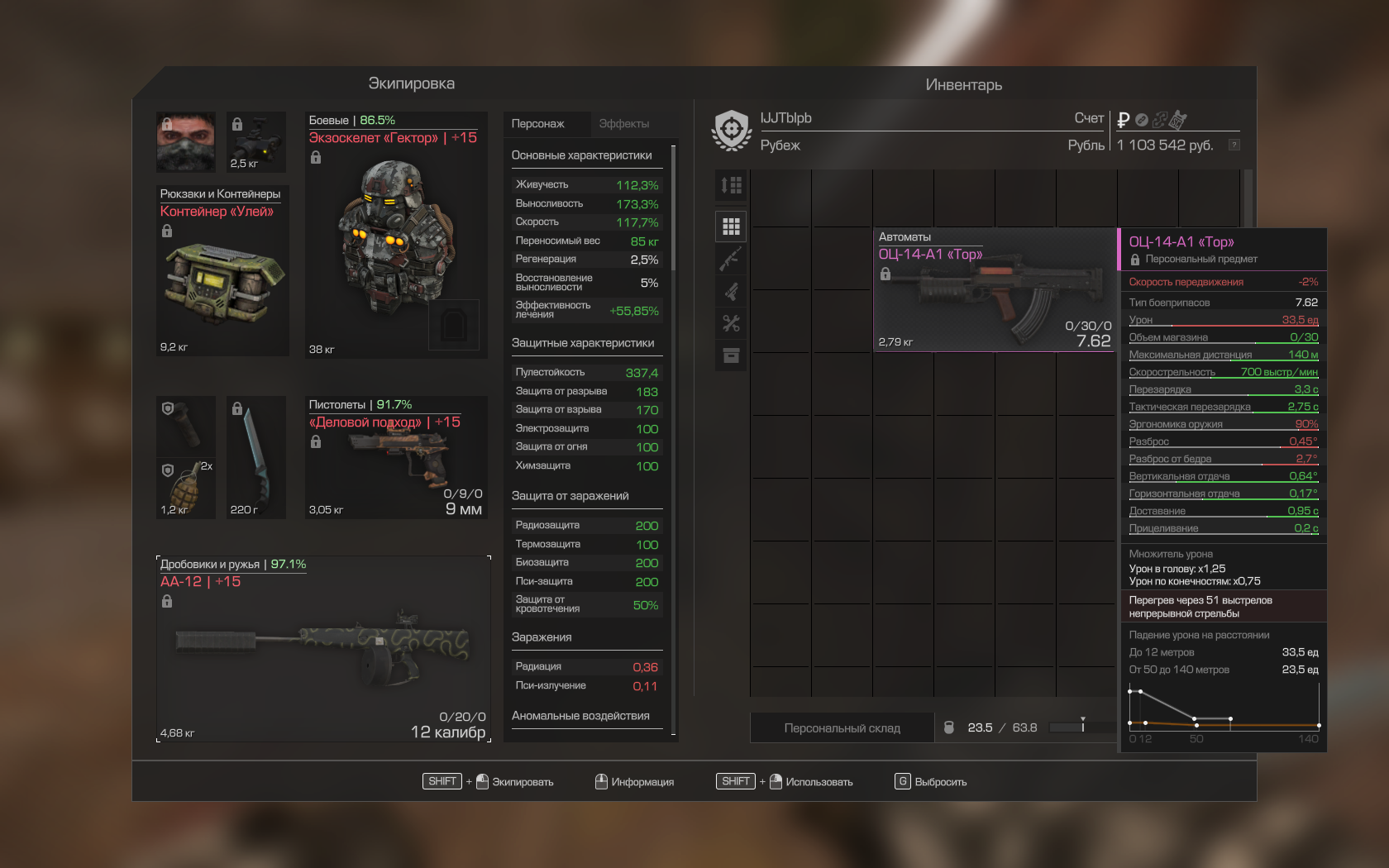
Task: Select the grenade slot with 2x
Action: coord(186,489)
